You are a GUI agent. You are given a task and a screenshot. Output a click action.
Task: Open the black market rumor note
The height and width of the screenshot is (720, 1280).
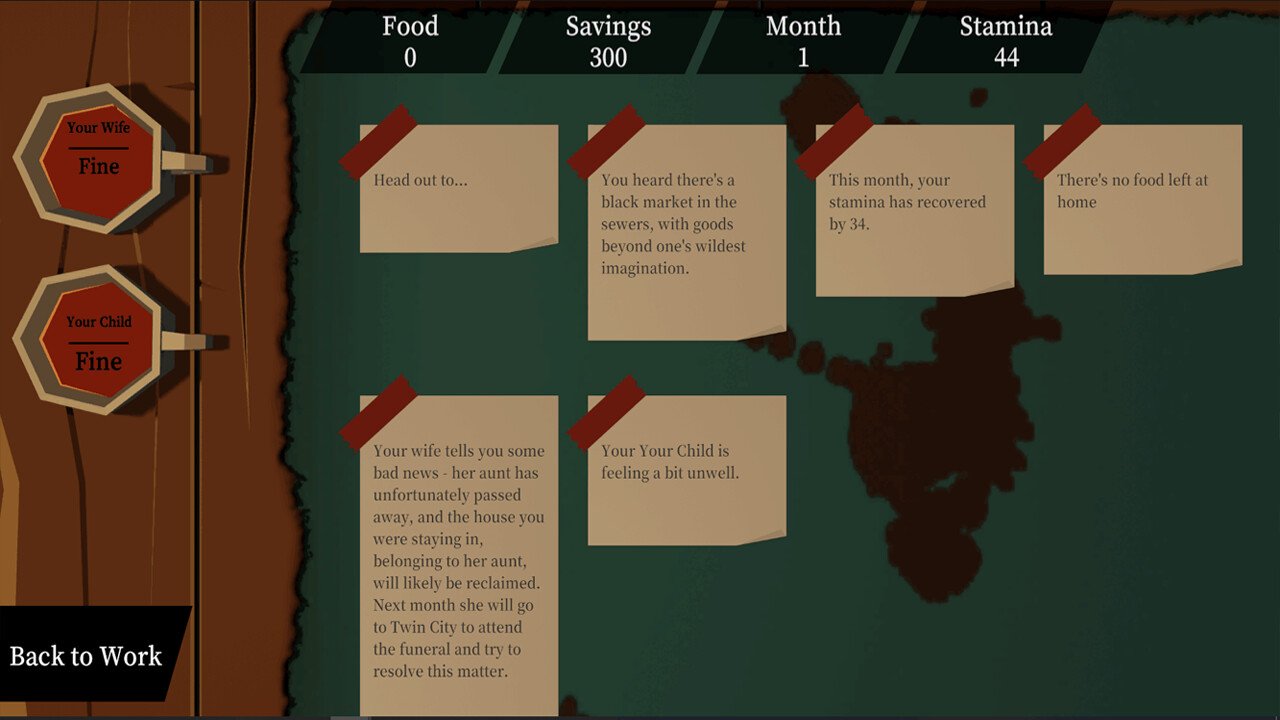(686, 232)
